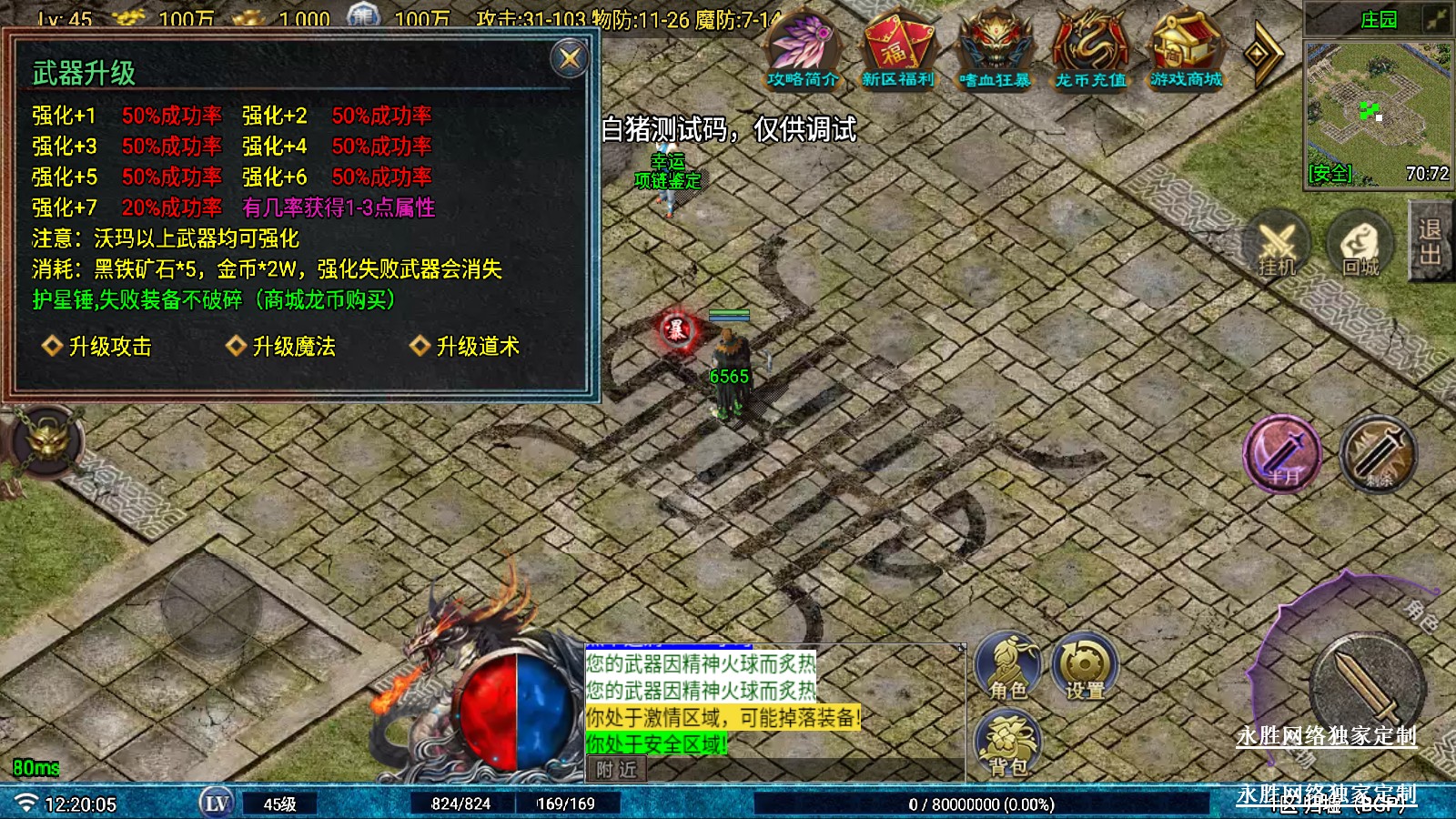Choose 升级攻击 upgrade option
Screen dimensions: 1456x819
tap(98, 346)
